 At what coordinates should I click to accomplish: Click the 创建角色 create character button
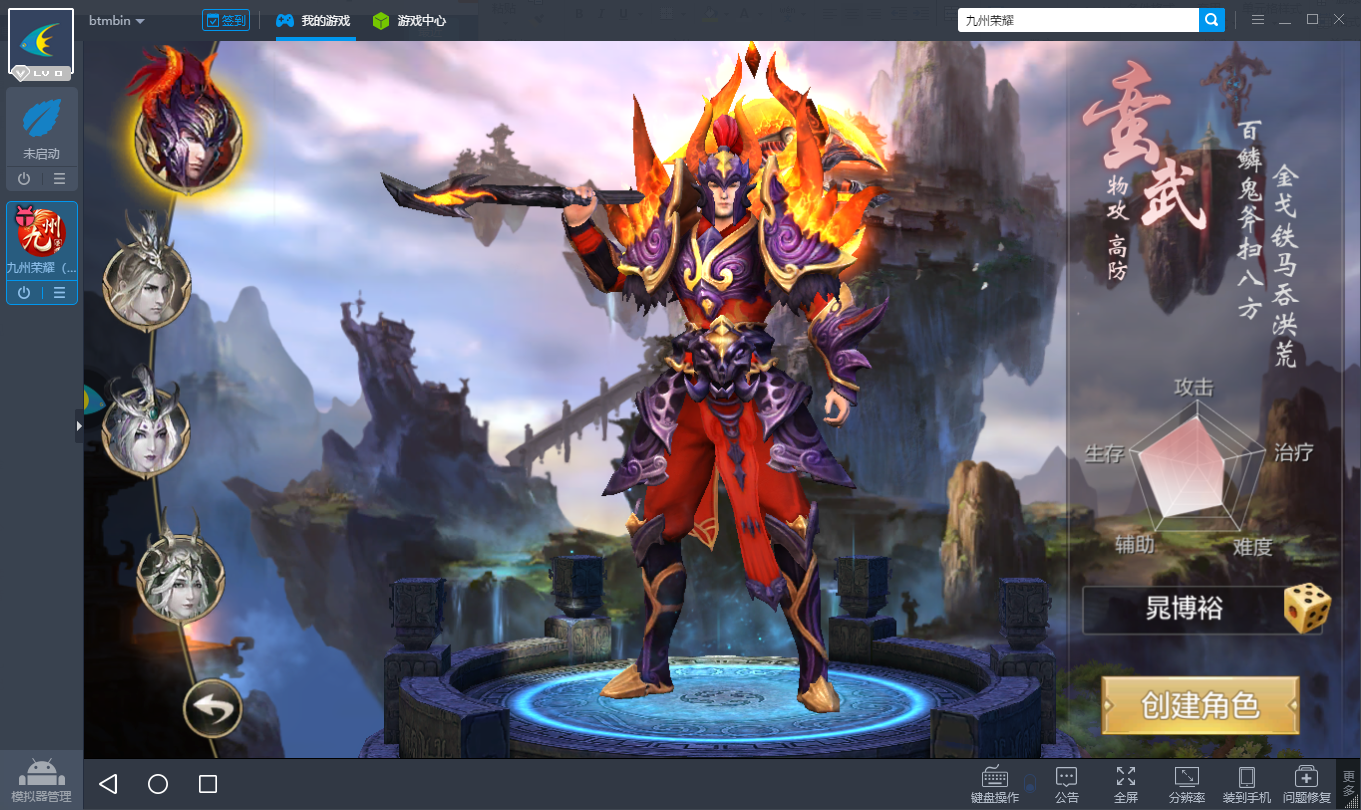(1200, 705)
